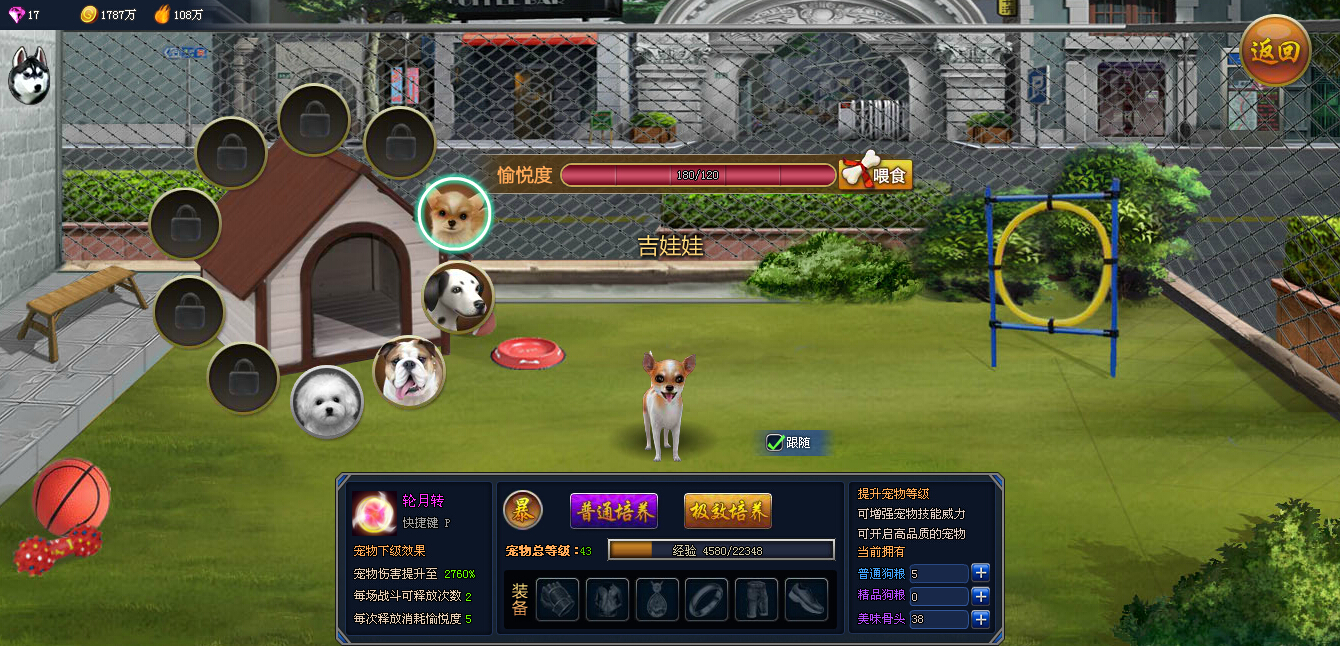
Task: Select the glove equipment slot
Action: 557,599
